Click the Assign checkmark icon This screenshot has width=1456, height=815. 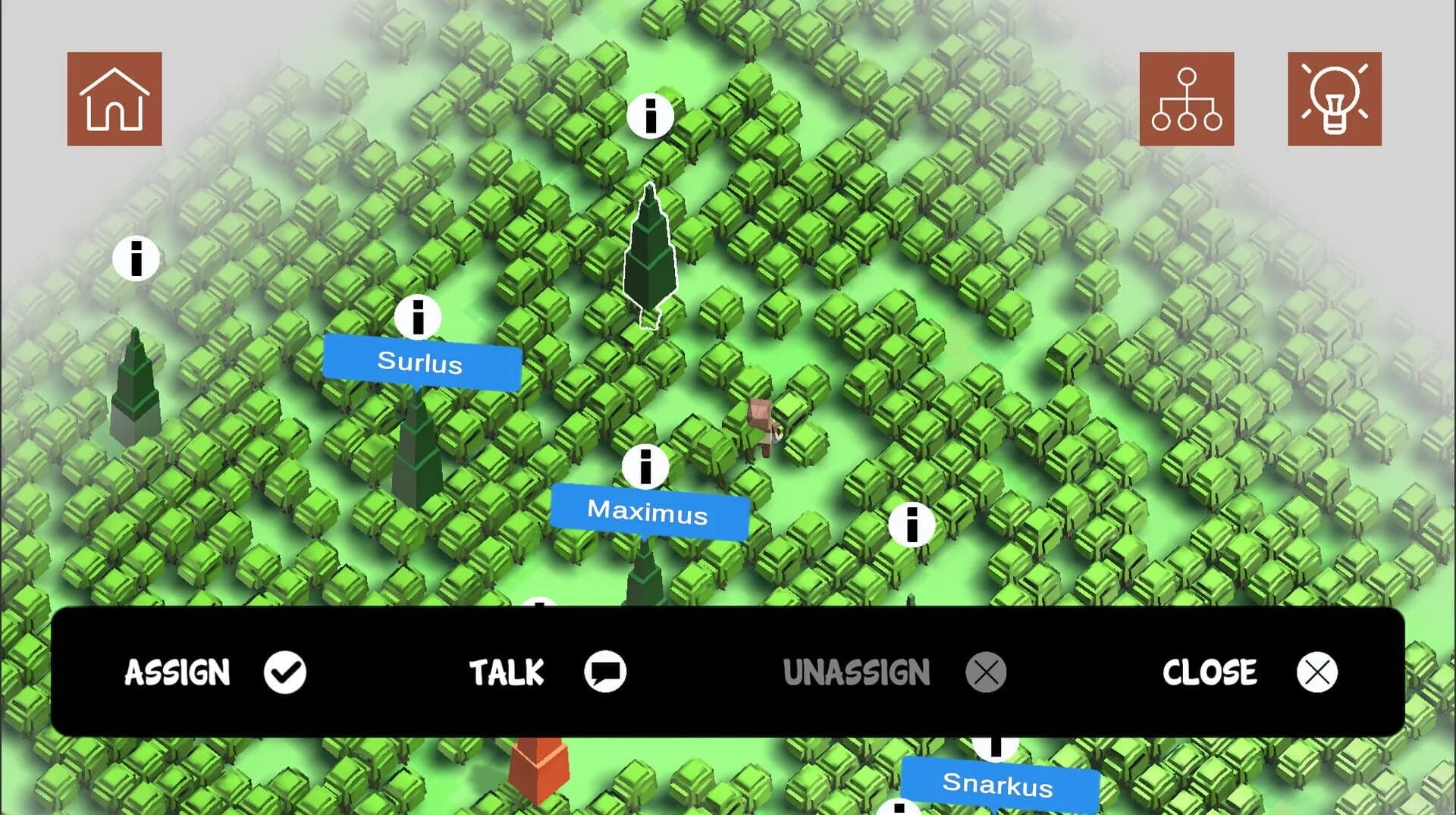[285, 672]
